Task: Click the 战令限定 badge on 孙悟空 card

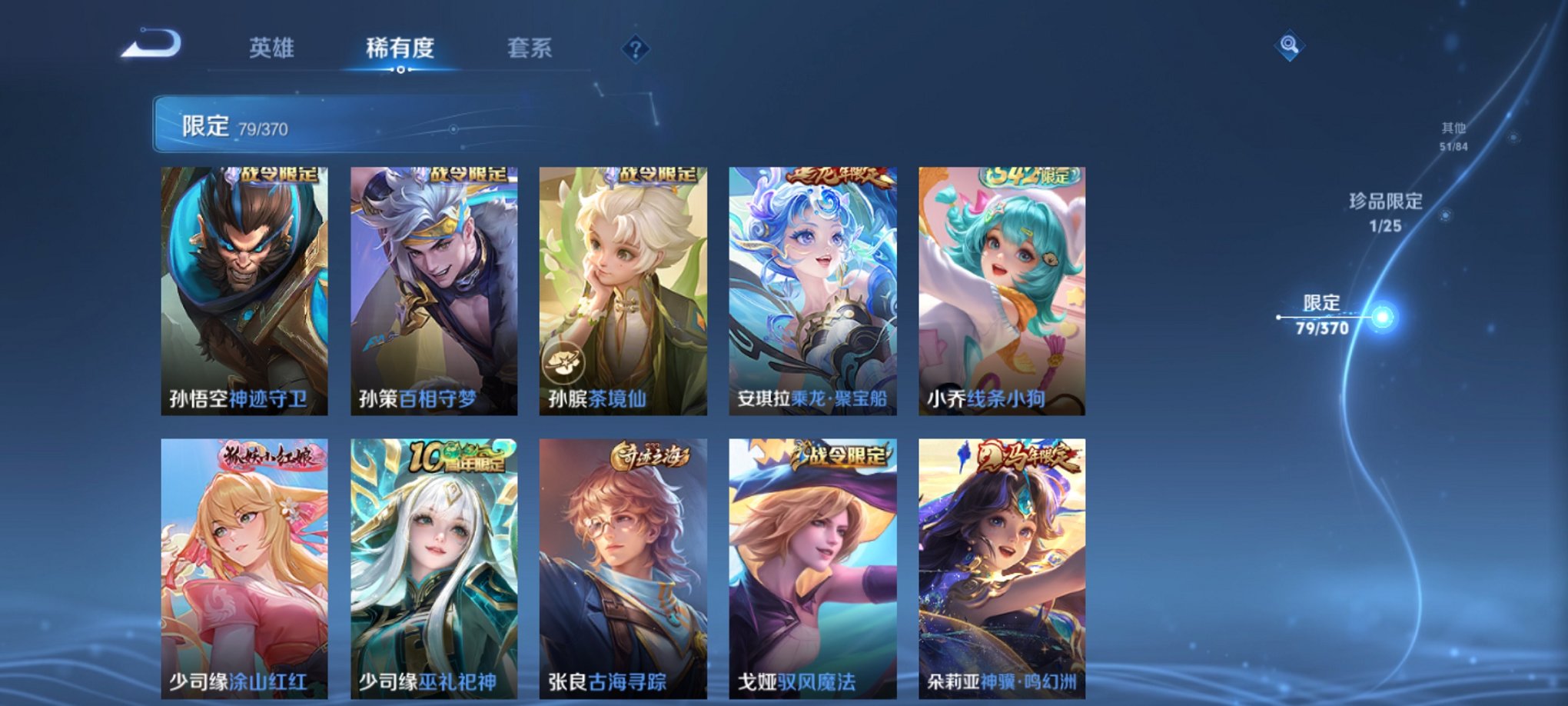Action: pyautogui.click(x=277, y=175)
